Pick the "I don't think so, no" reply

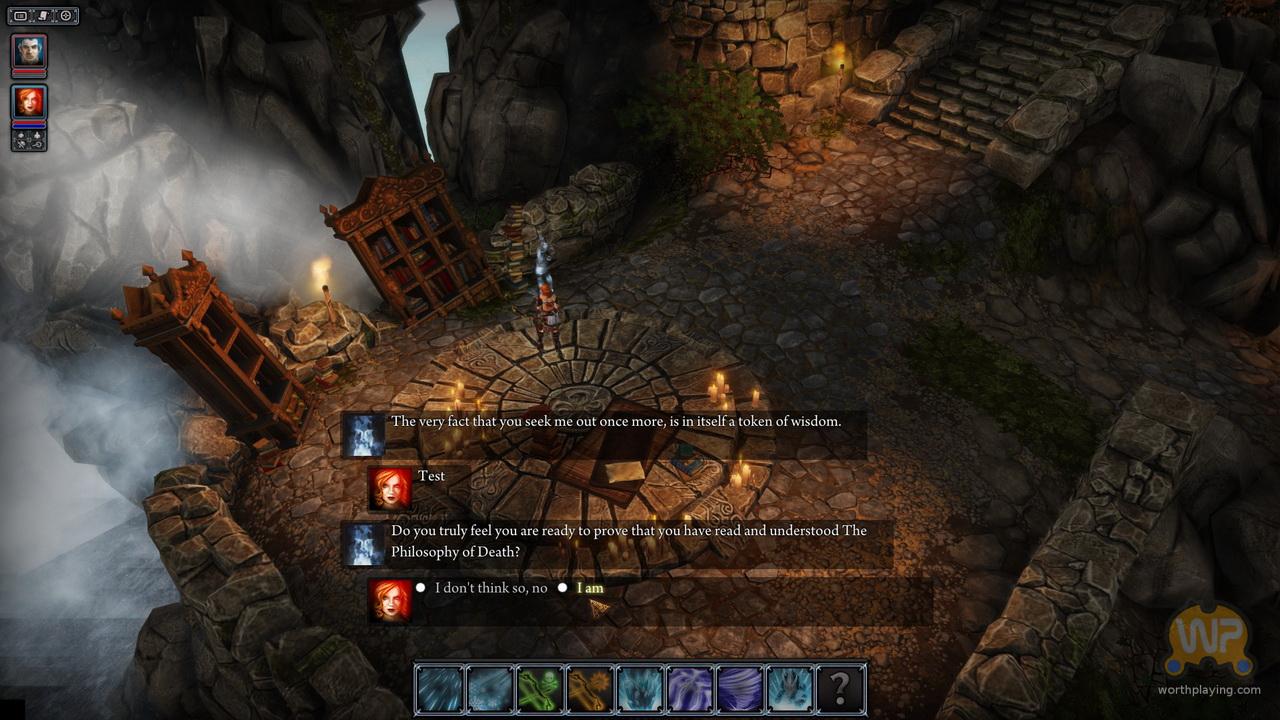[491, 588]
